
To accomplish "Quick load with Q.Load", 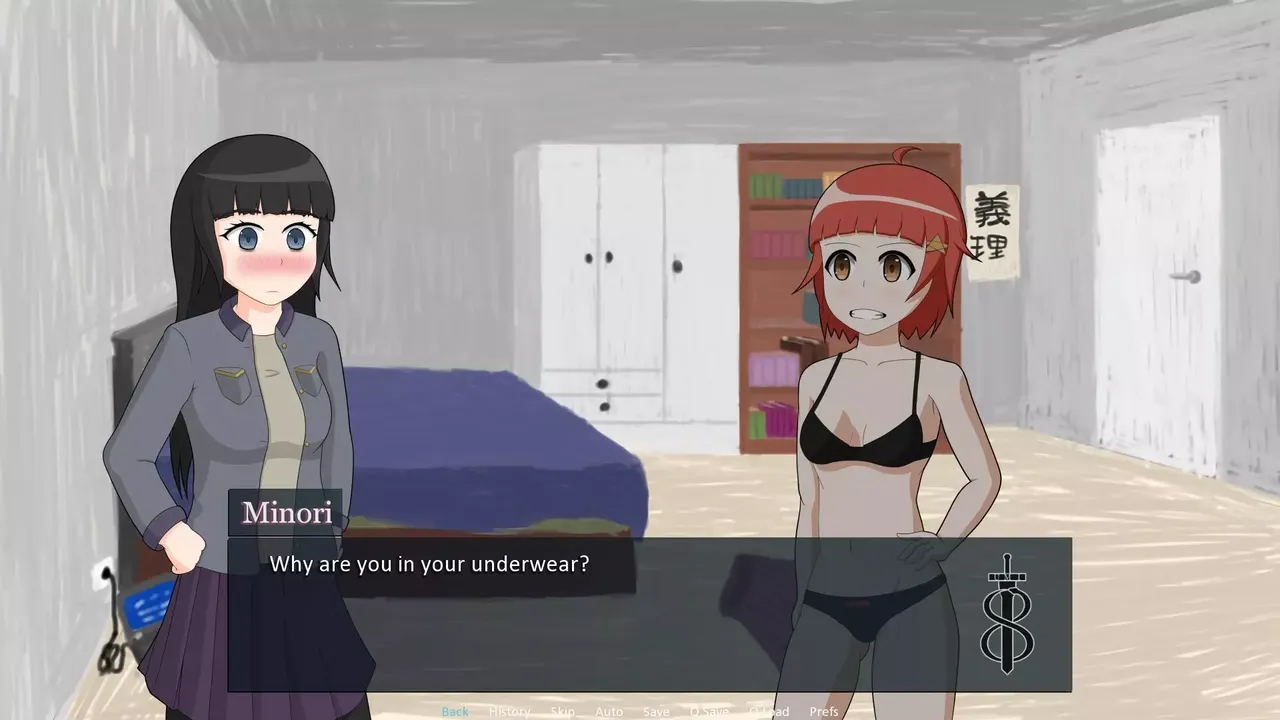I will 769,711.
